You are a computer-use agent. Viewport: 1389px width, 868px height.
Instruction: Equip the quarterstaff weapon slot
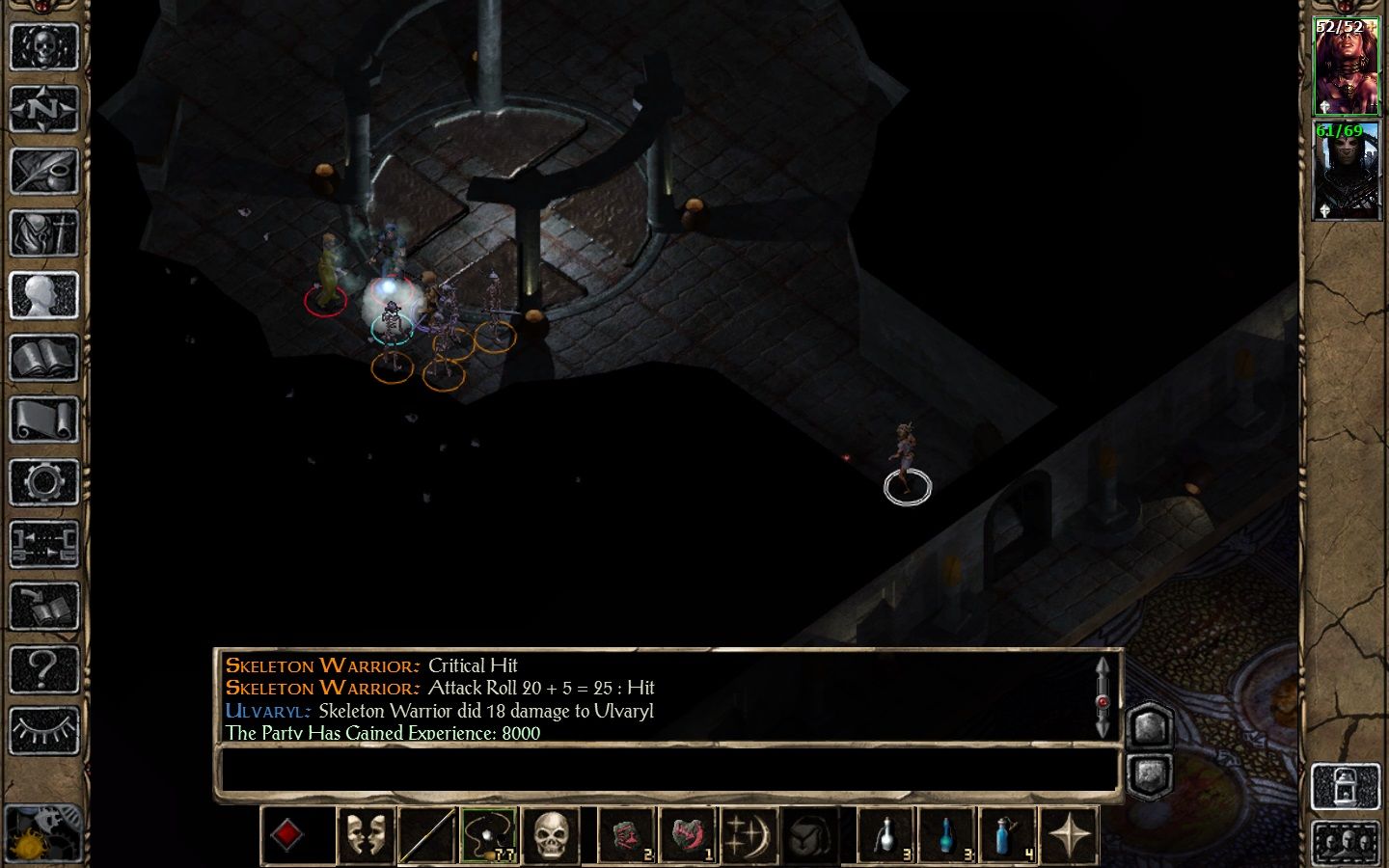pos(427,835)
